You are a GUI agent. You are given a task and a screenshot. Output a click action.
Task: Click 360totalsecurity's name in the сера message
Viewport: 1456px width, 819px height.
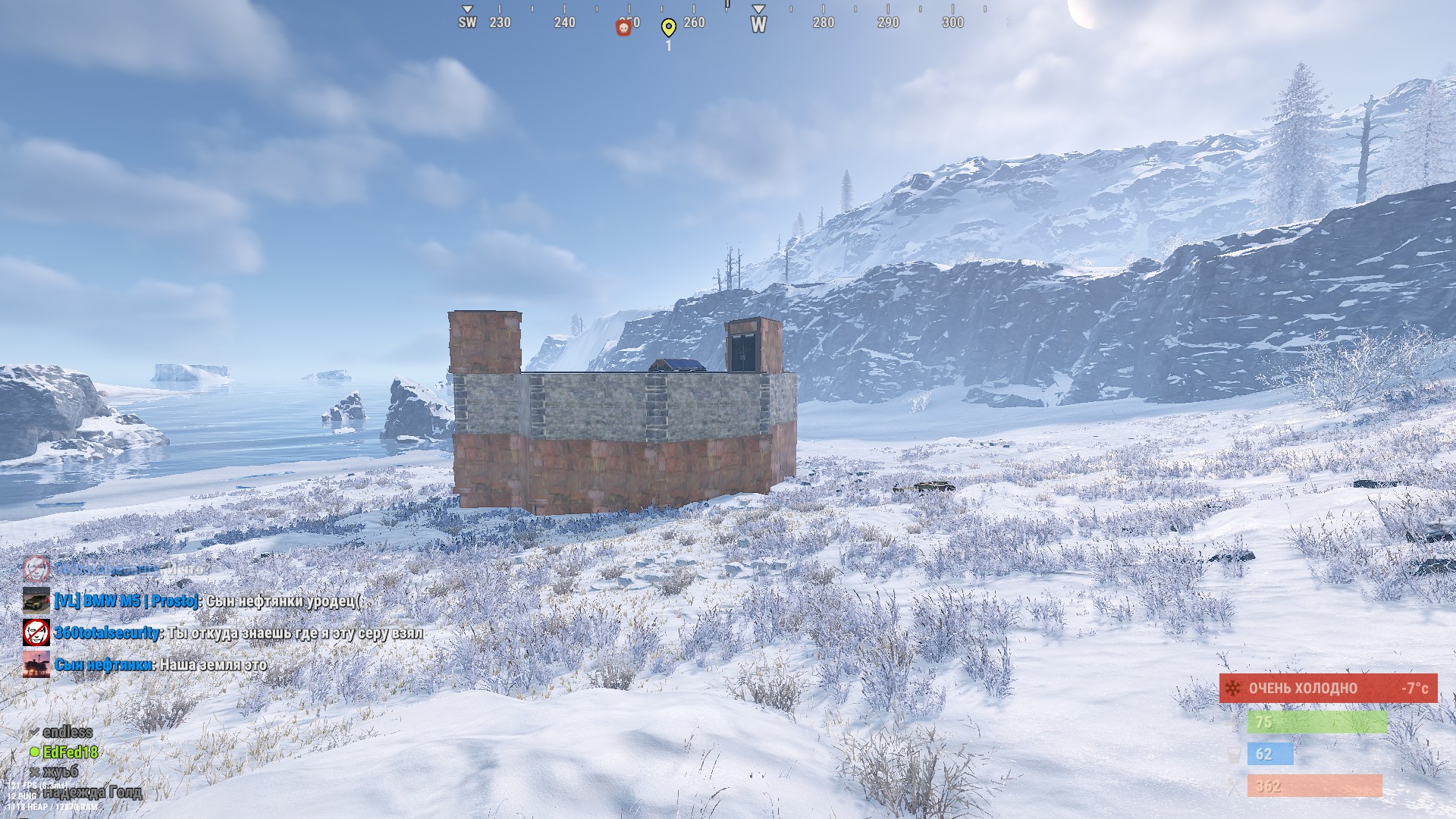click(x=107, y=633)
